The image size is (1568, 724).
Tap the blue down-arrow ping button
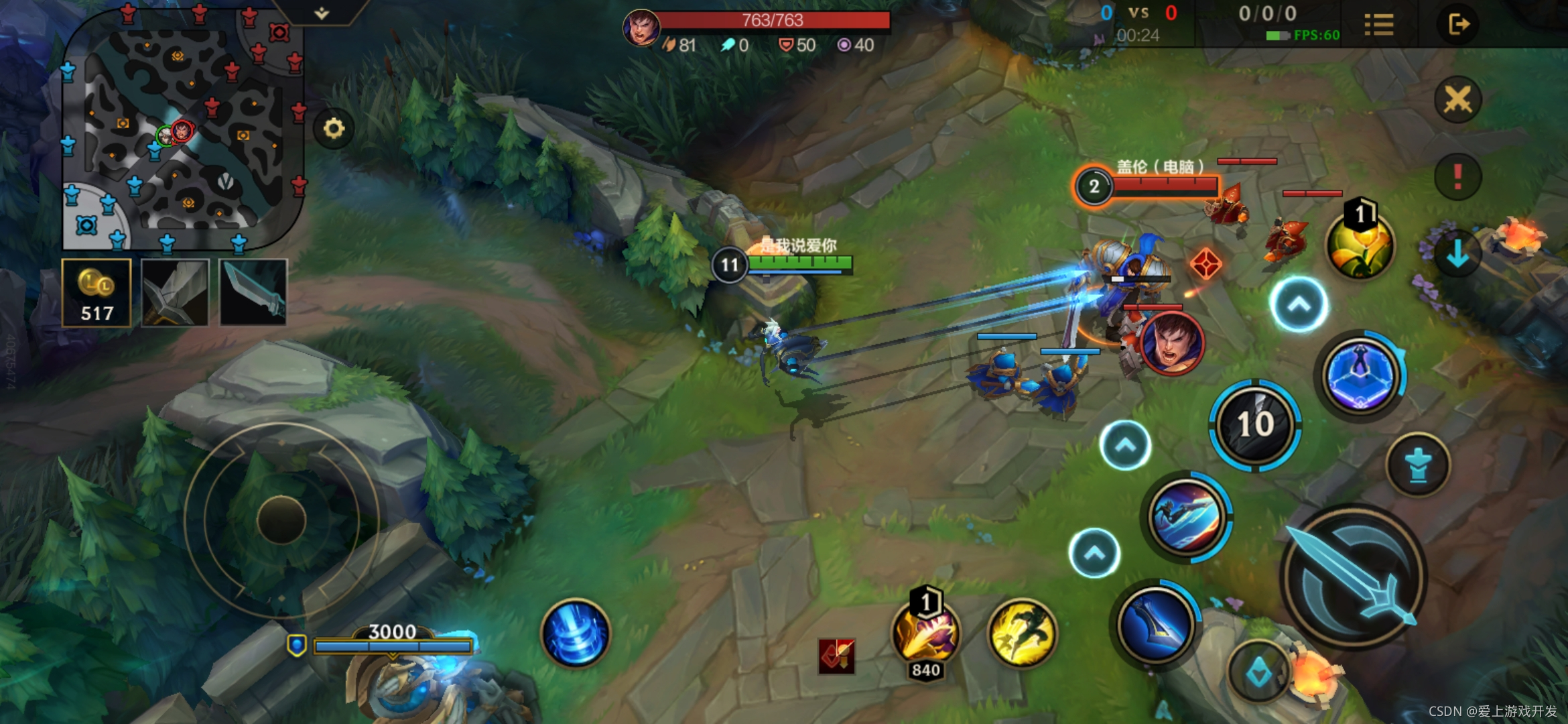click(1457, 255)
